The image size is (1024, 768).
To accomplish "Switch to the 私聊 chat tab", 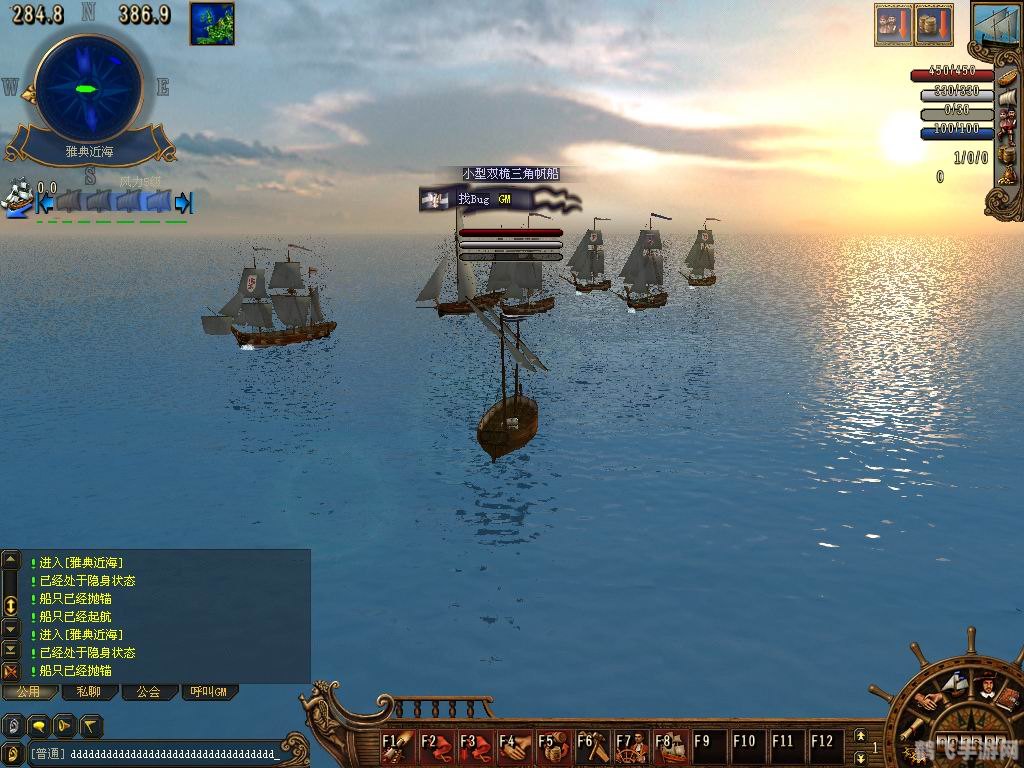I will [89, 692].
